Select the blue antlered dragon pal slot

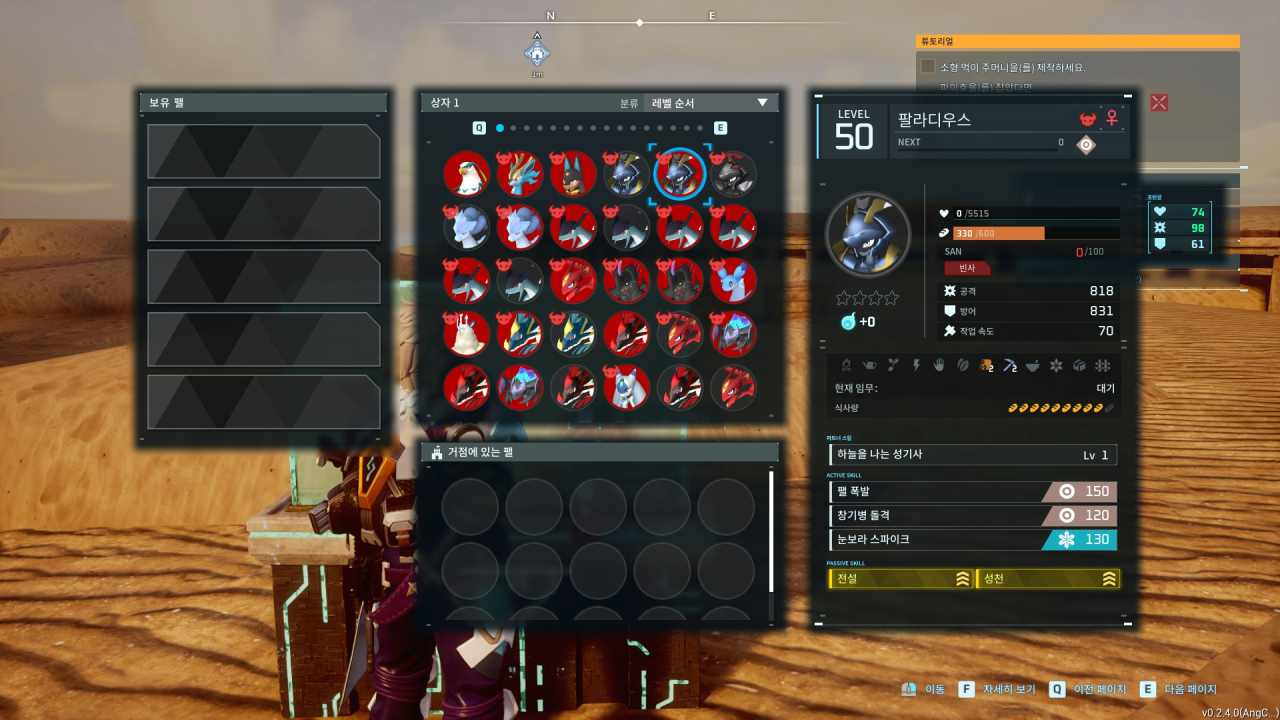coord(520,174)
